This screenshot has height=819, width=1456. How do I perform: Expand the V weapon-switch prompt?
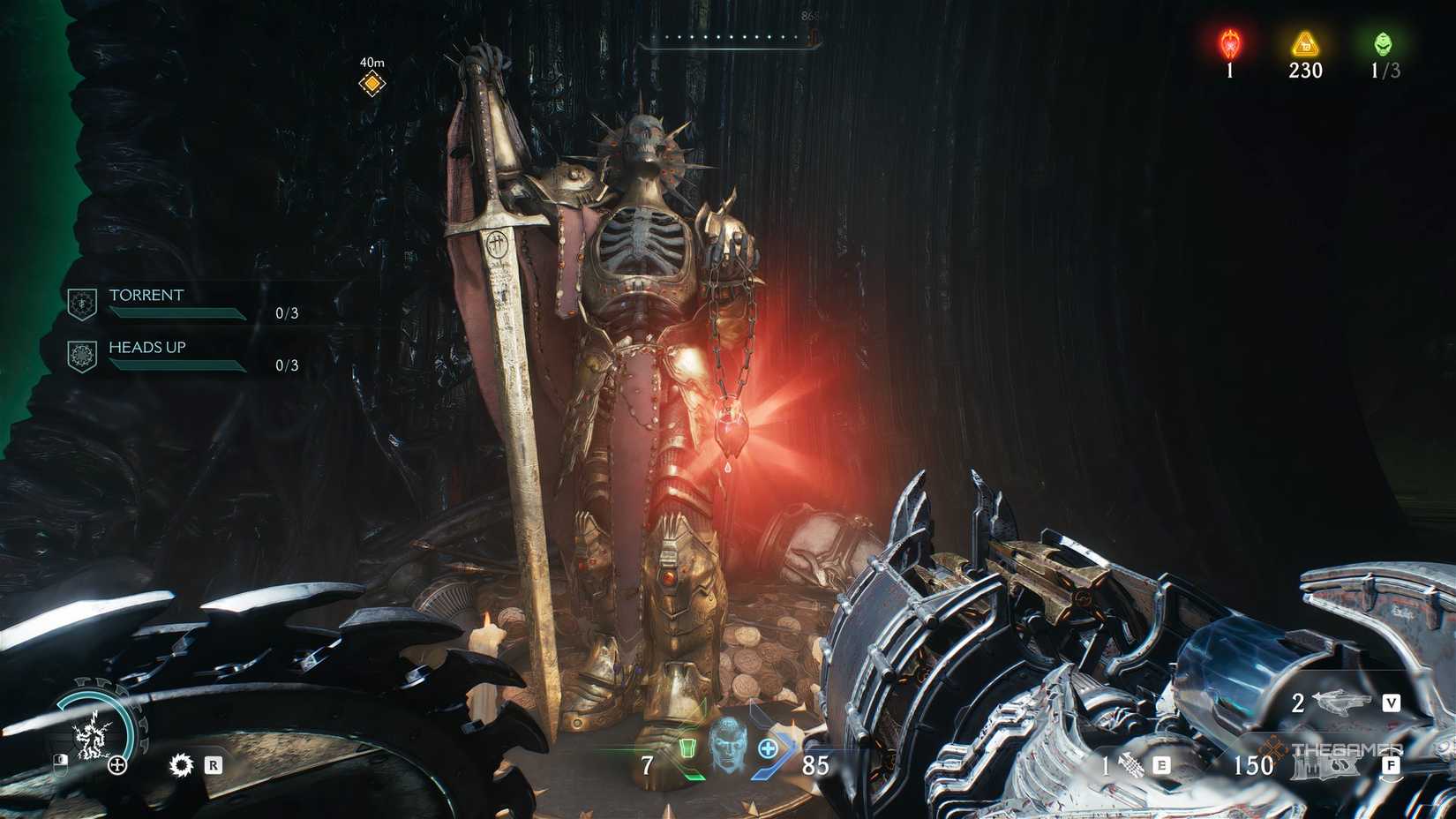tap(1392, 703)
